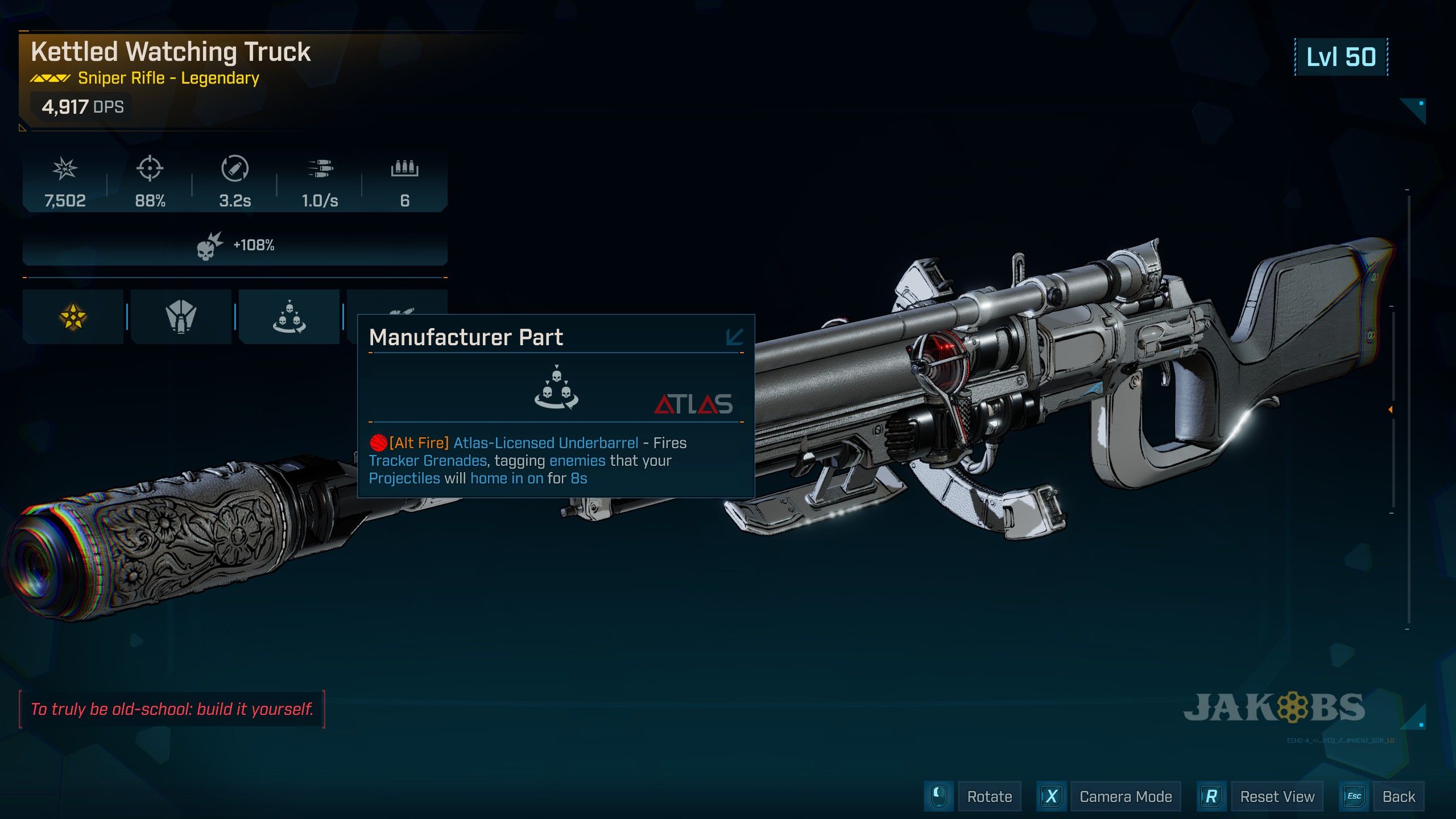This screenshot has height=819, width=1456.
Task: Switch to Camera Mode
Action: [x=1125, y=797]
